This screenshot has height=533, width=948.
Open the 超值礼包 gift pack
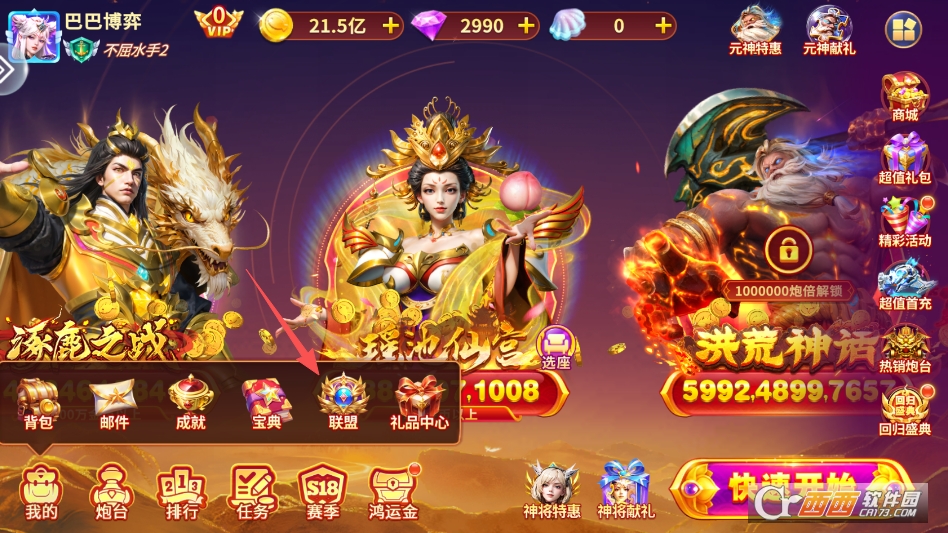coord(904,160)
